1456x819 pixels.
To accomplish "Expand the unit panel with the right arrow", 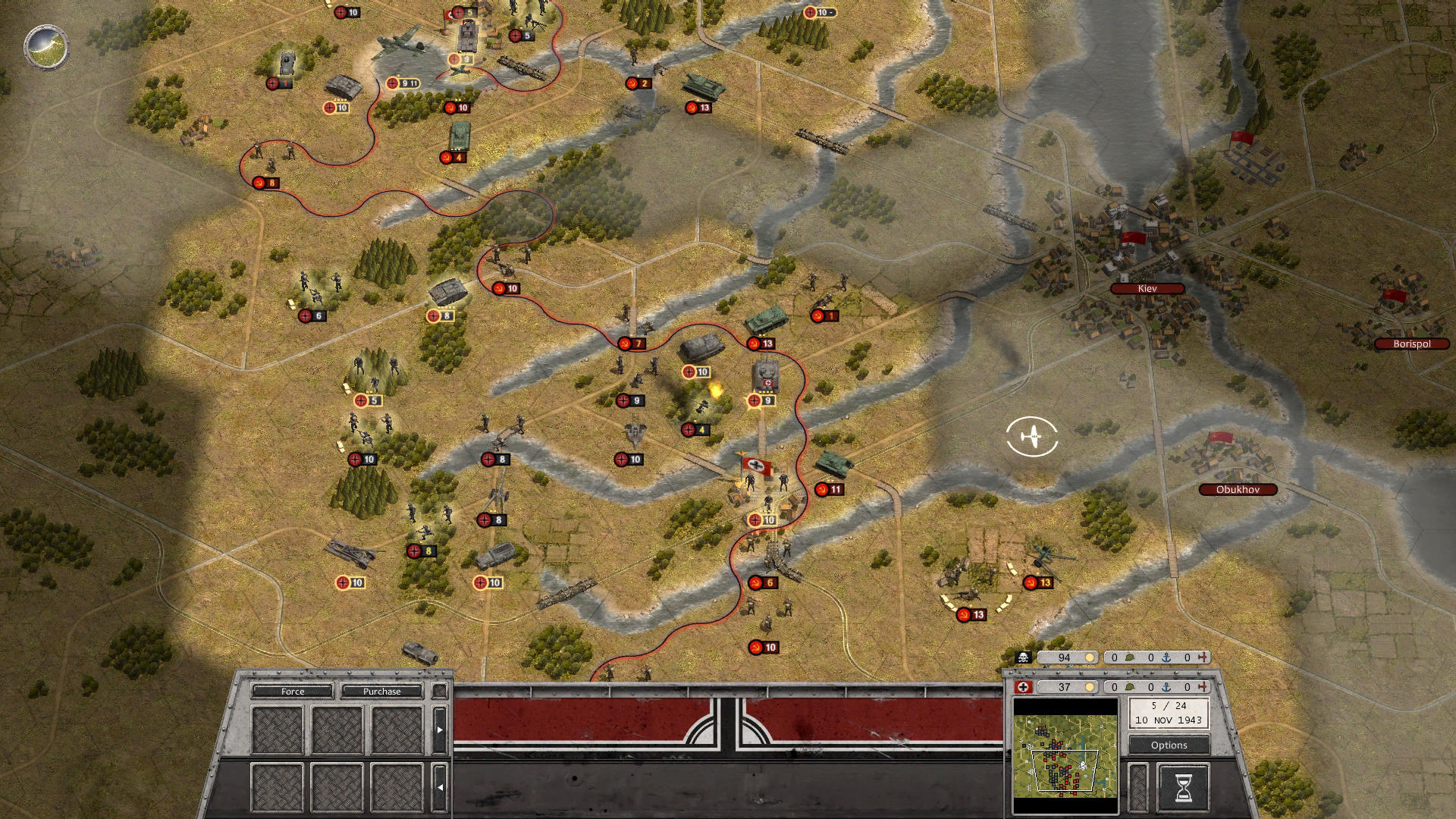I will tap(440, 730).
